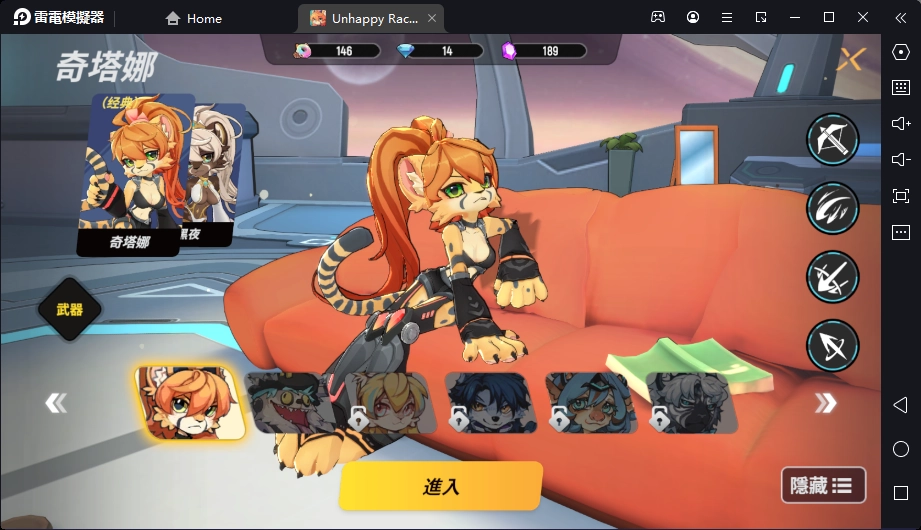Select the orange-haired tiger girl portrait

(x=189, y=403)
